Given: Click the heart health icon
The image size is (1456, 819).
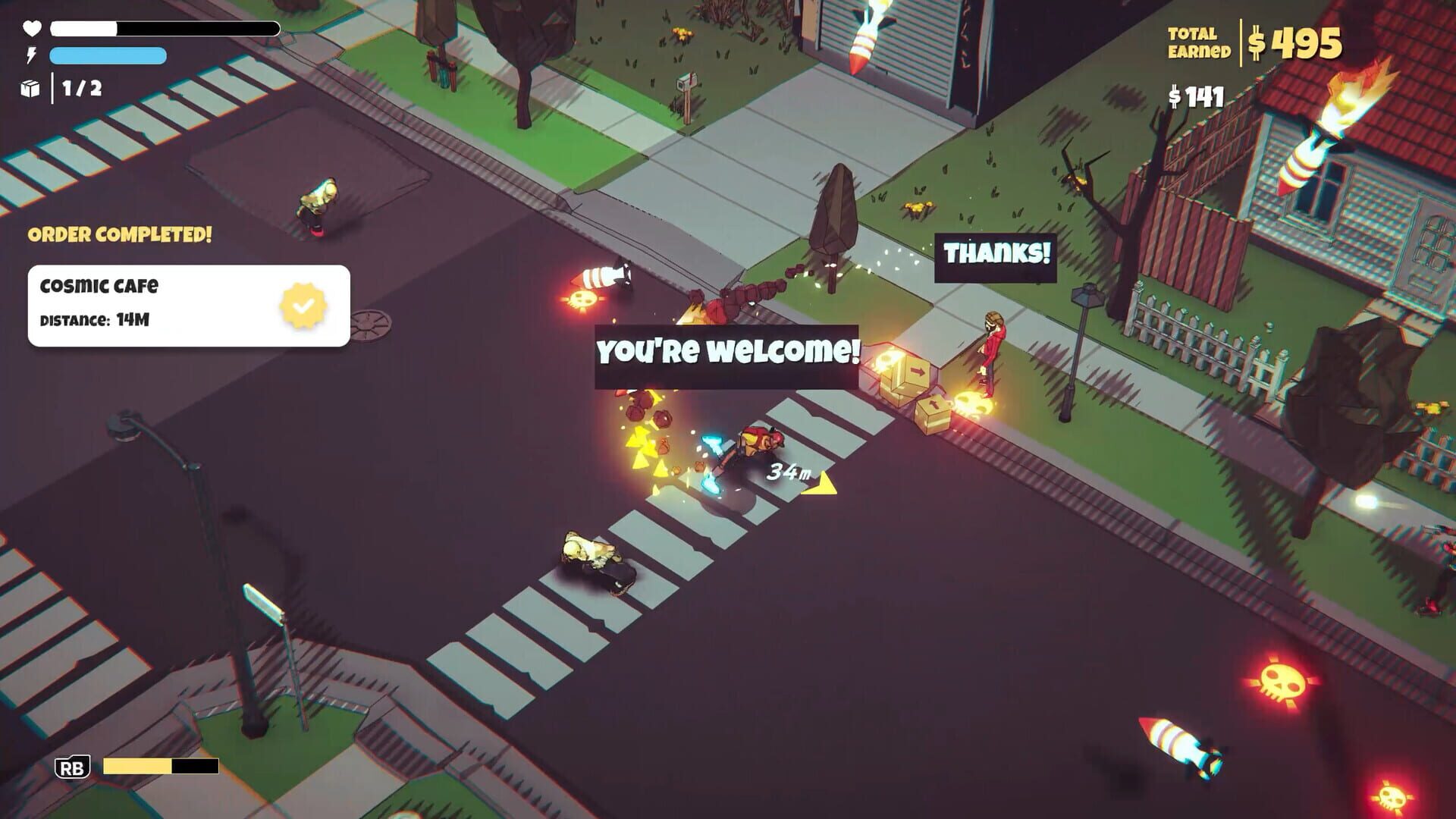Looking at the screenshot, I should pyautogui.click(x=30, y=30).
